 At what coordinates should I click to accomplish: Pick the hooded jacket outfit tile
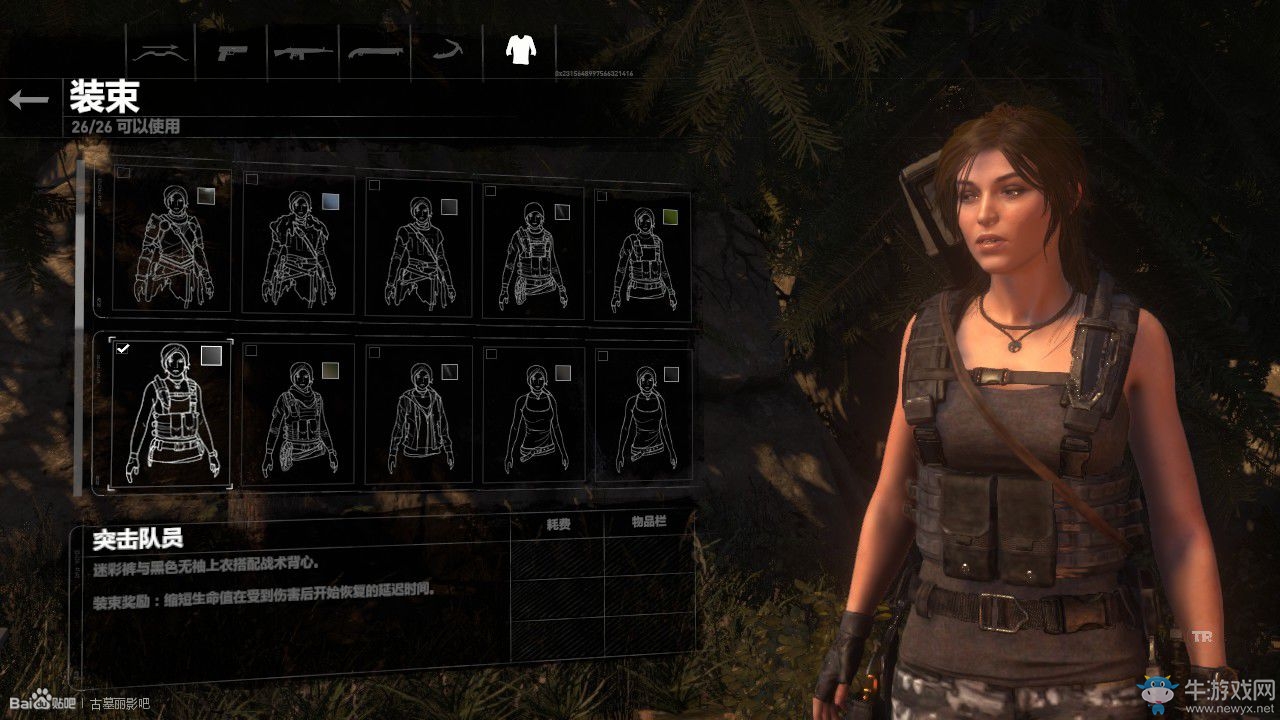(418, 412)
